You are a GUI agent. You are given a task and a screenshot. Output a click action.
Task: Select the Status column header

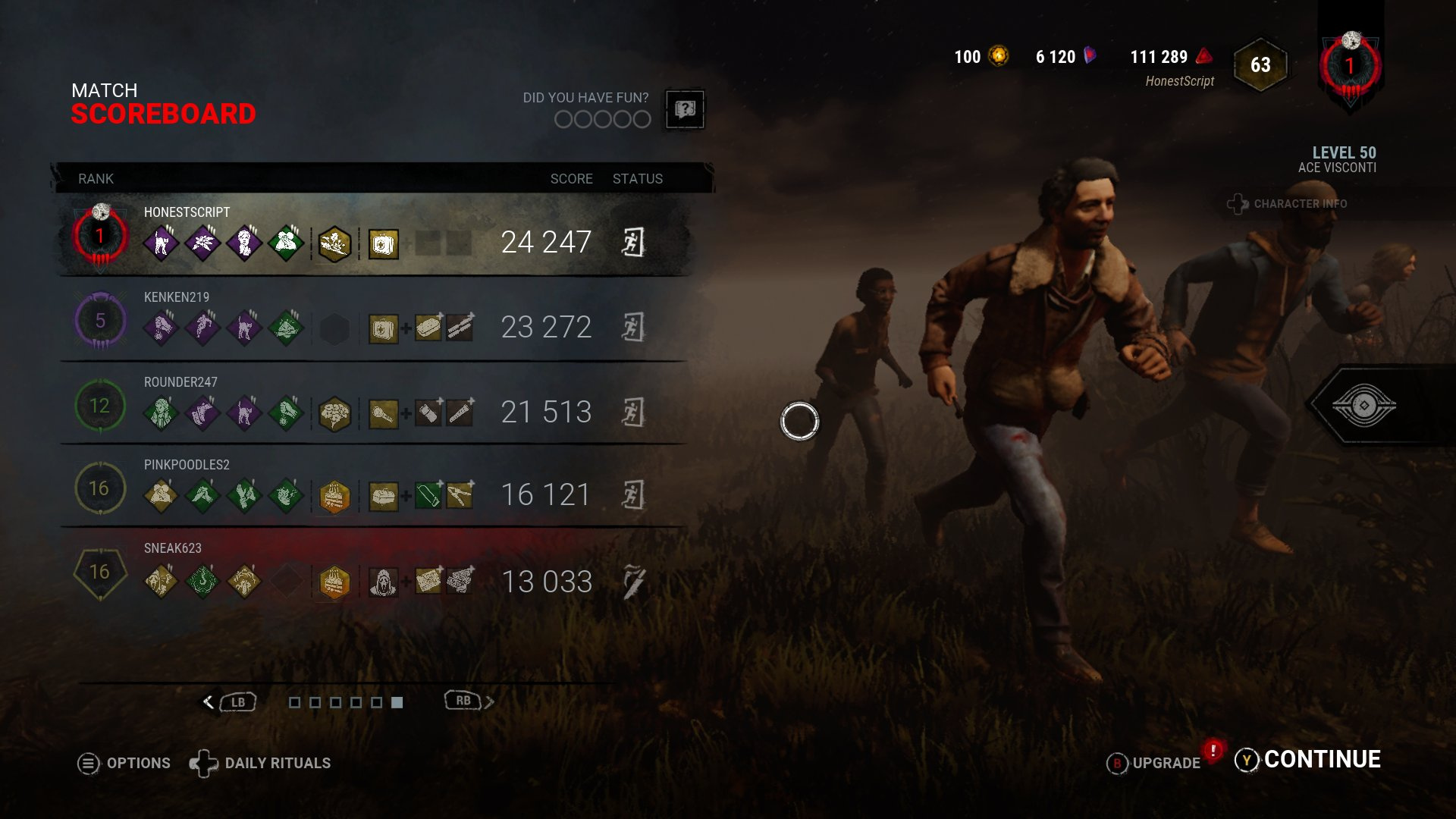(637, 179)
